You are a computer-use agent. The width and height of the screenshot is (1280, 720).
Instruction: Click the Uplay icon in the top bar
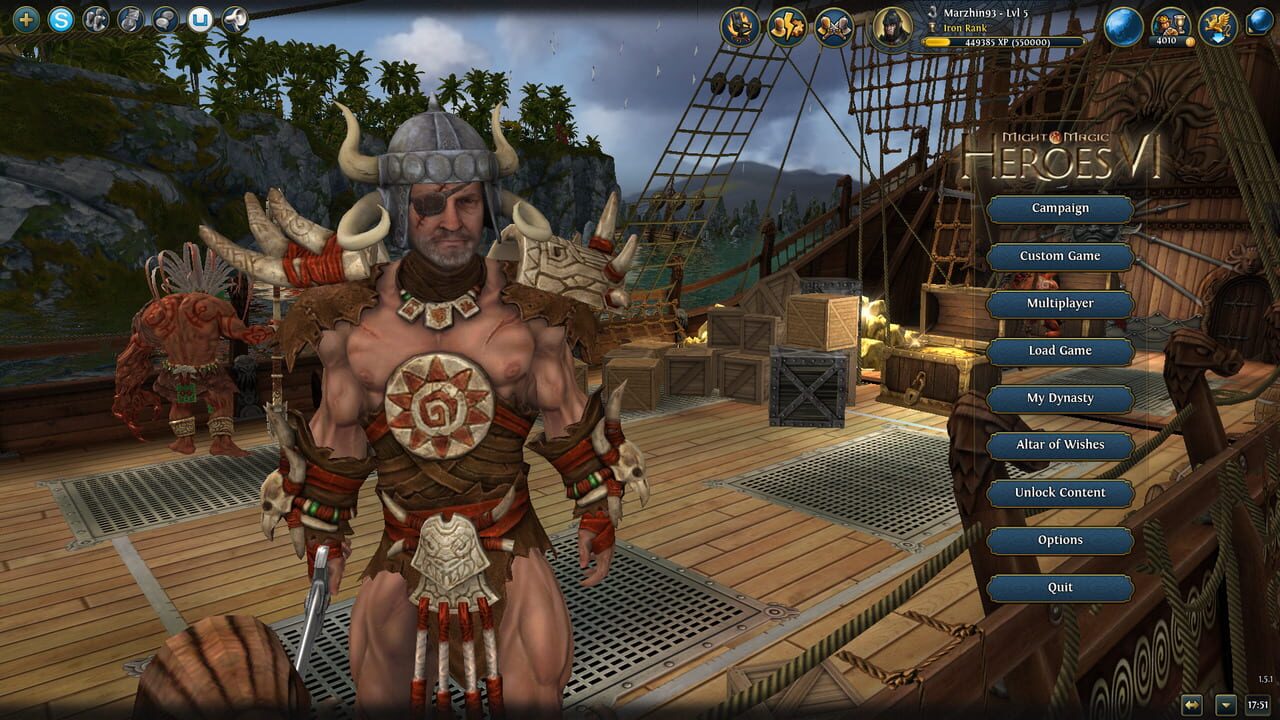point(199,17)
